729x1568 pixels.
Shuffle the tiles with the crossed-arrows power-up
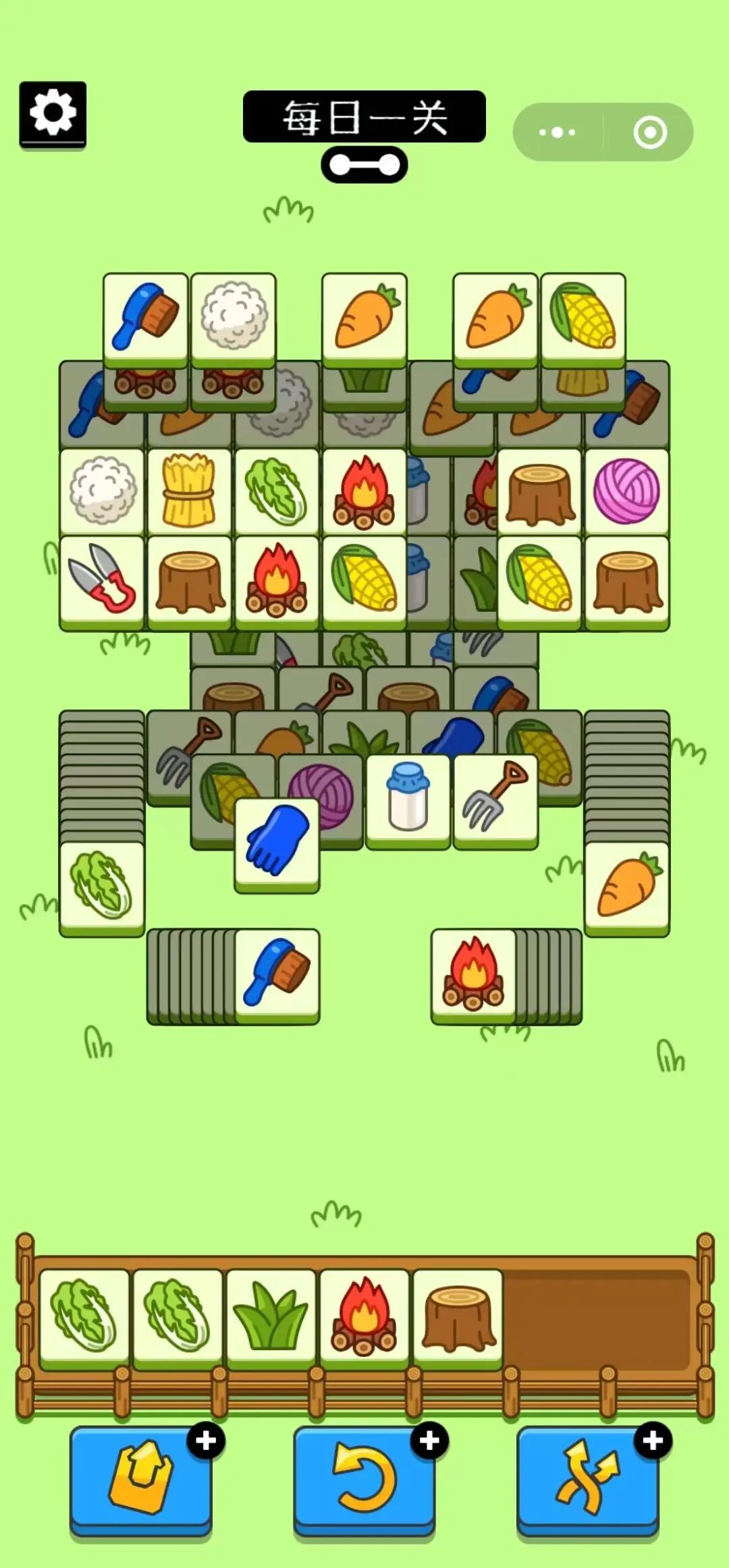tap(587, 1477)
